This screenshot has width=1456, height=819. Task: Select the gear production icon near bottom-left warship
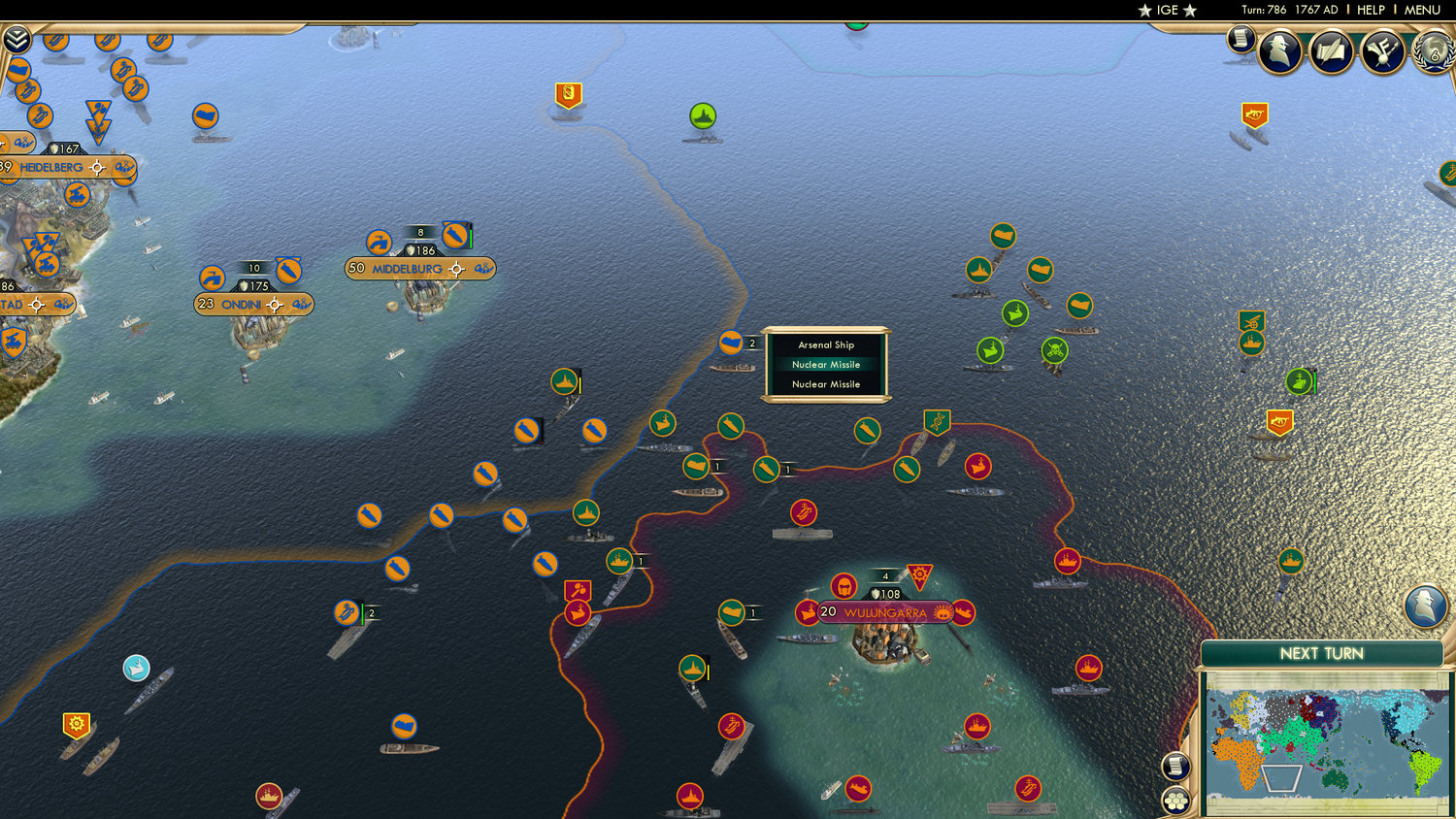76,722
